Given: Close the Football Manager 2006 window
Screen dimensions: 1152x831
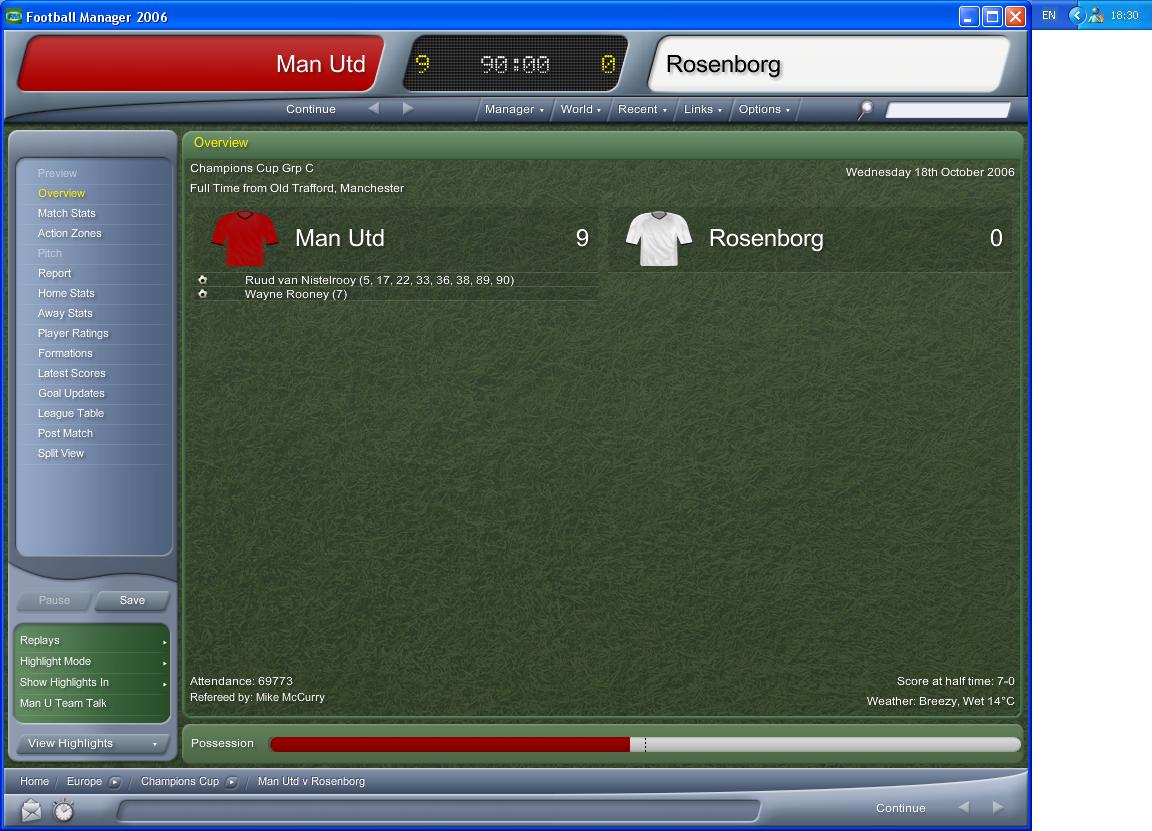Looking at the screenshot, I should [1015, 16].
